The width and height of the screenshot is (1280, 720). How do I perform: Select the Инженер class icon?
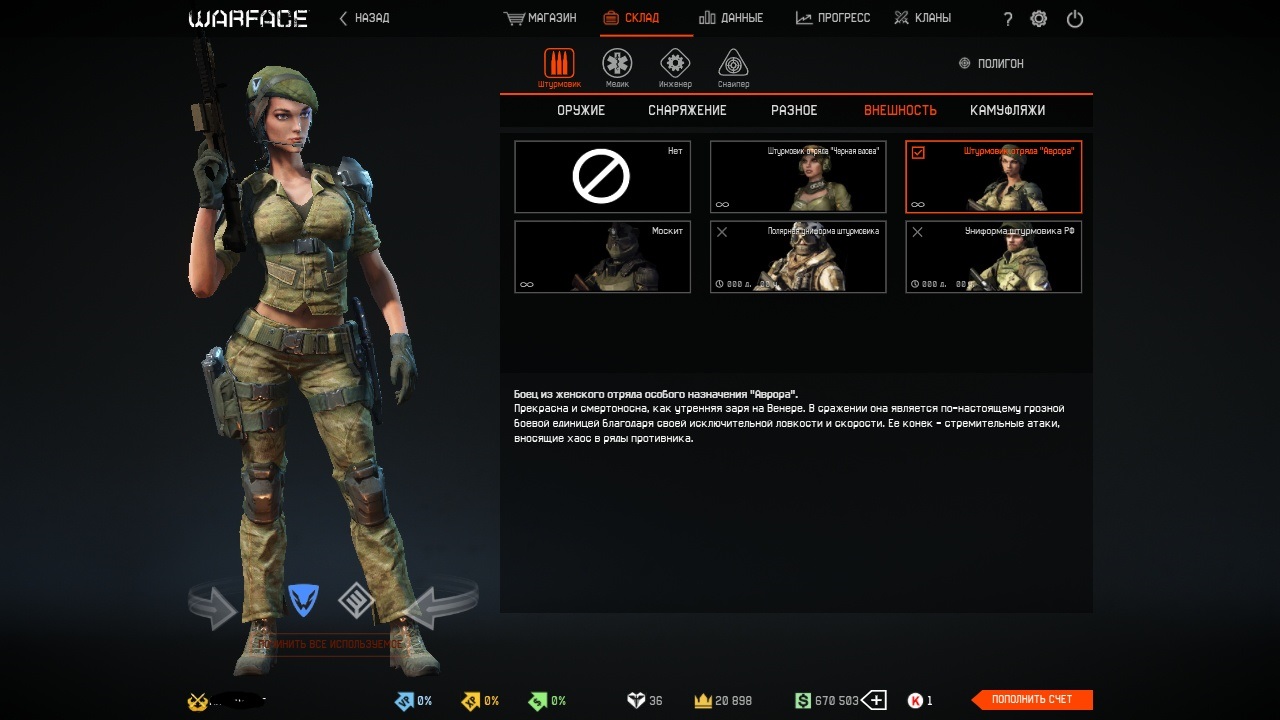click(675, 65)
